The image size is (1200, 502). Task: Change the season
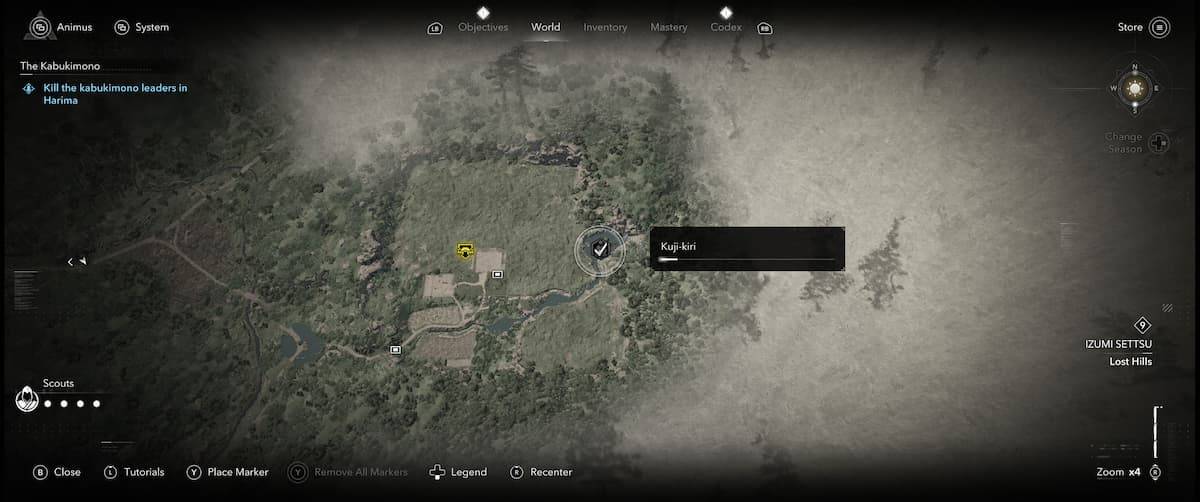coord(1158,142)
